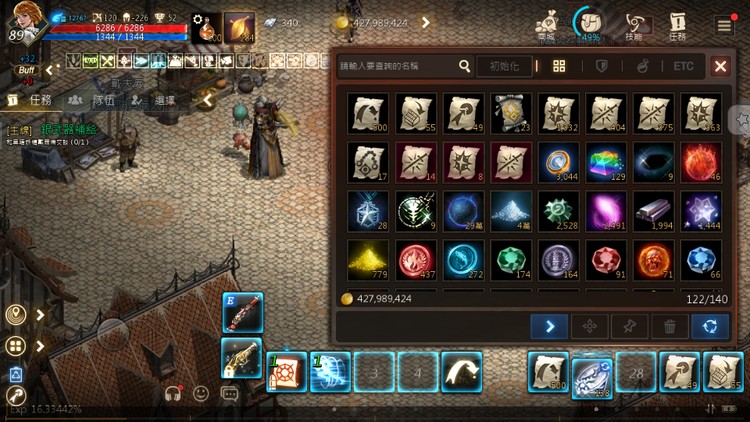Show all items grid tab
The width and height of the screenshot is (750, 422).
(x=559, y=66)
